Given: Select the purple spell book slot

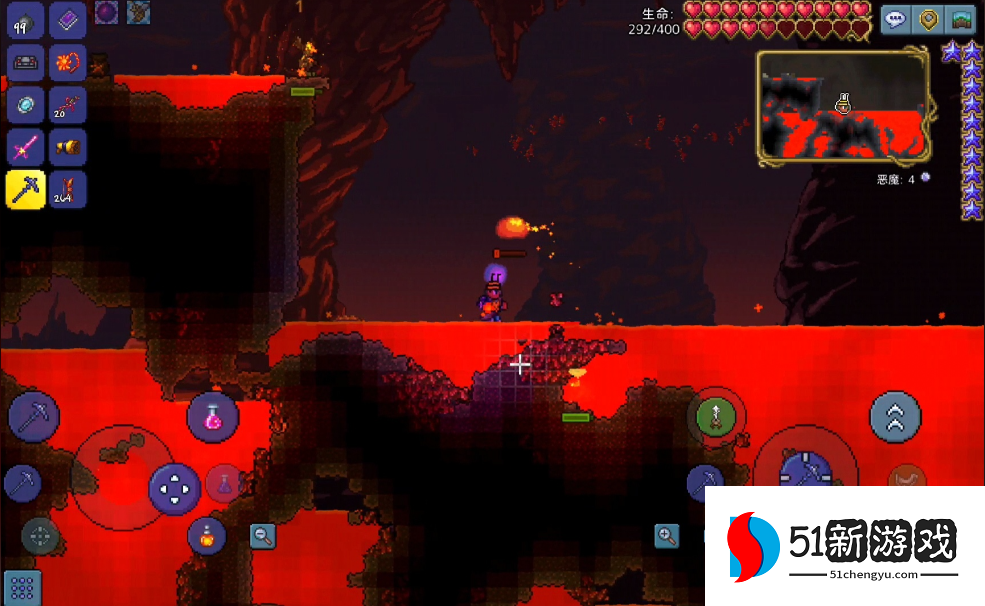Looking at the screenshot, I should [x=68, y=21].
